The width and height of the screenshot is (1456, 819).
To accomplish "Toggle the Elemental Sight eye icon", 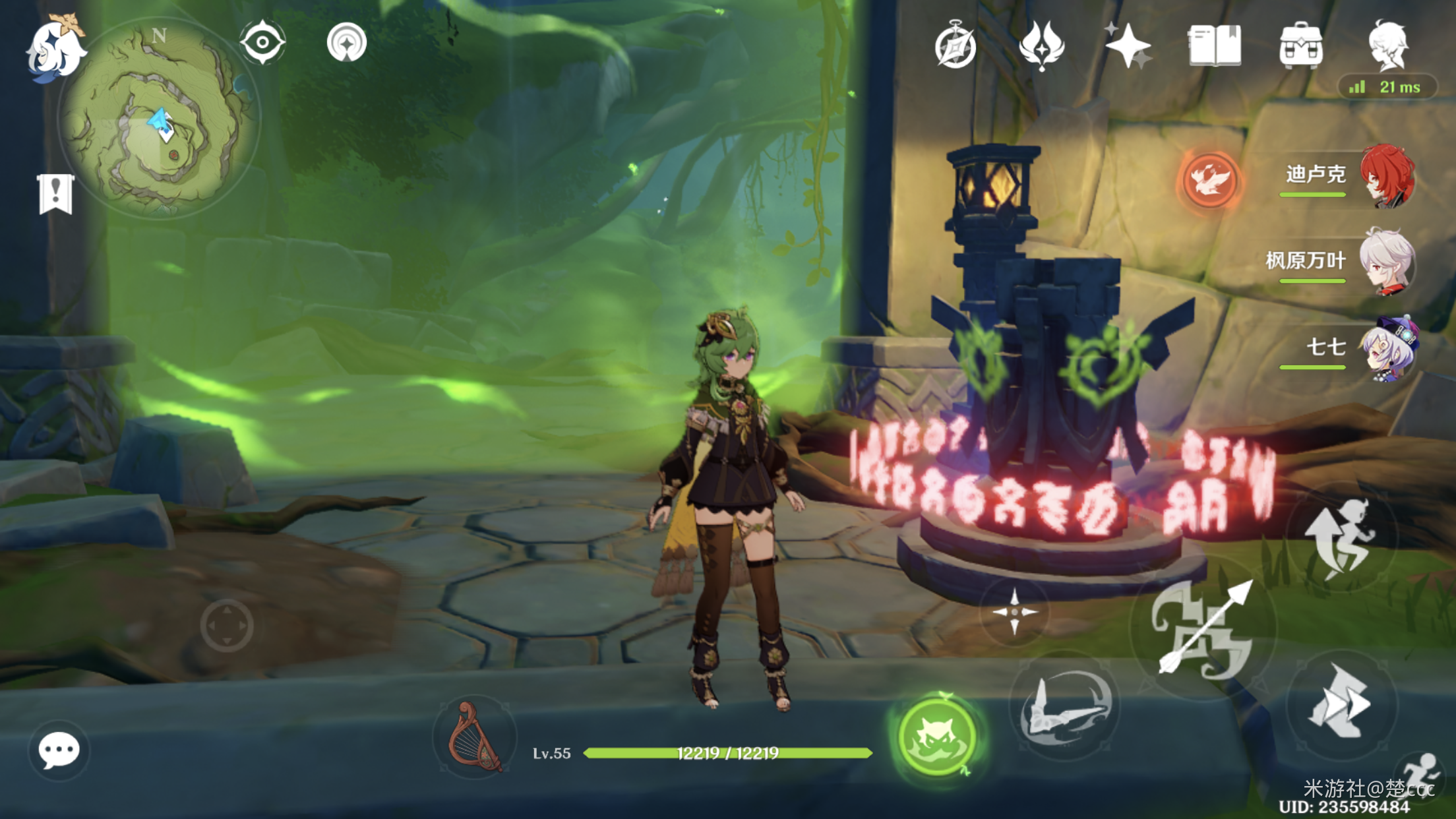I will pyautogui.click(x=262, y=43).
